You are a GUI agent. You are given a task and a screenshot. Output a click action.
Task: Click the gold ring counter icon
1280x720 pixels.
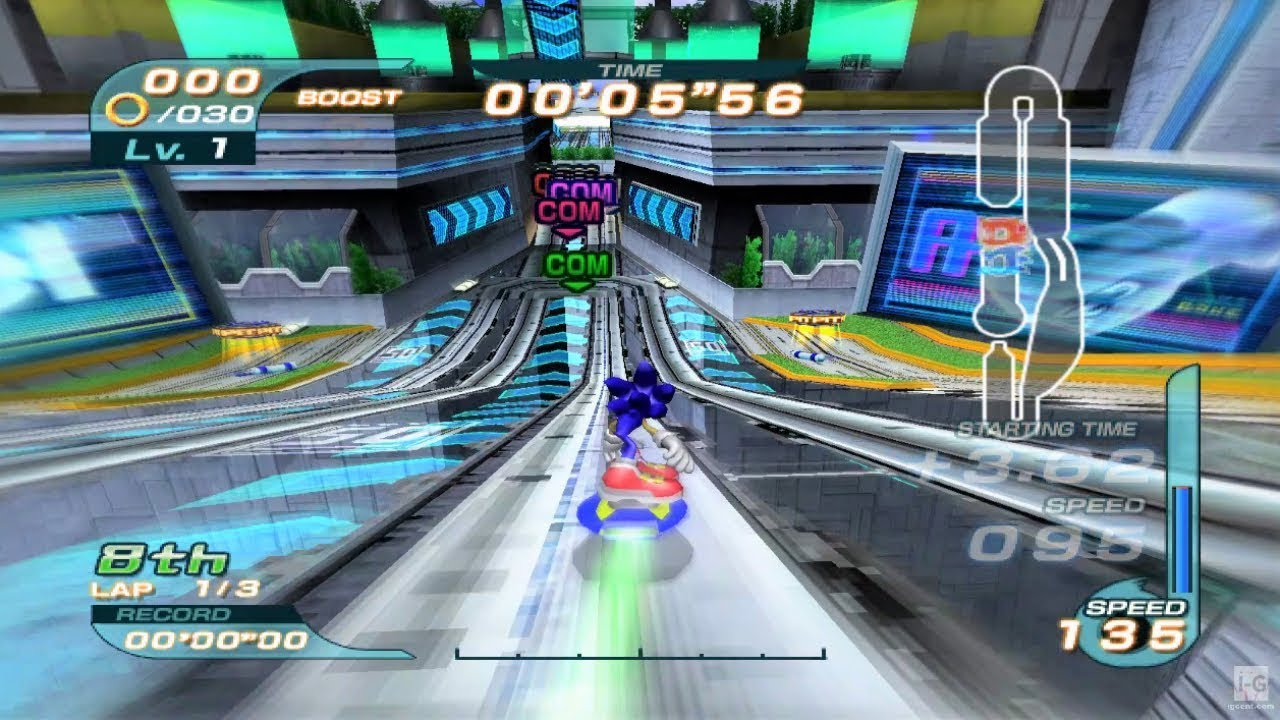[x=133, y=112]
